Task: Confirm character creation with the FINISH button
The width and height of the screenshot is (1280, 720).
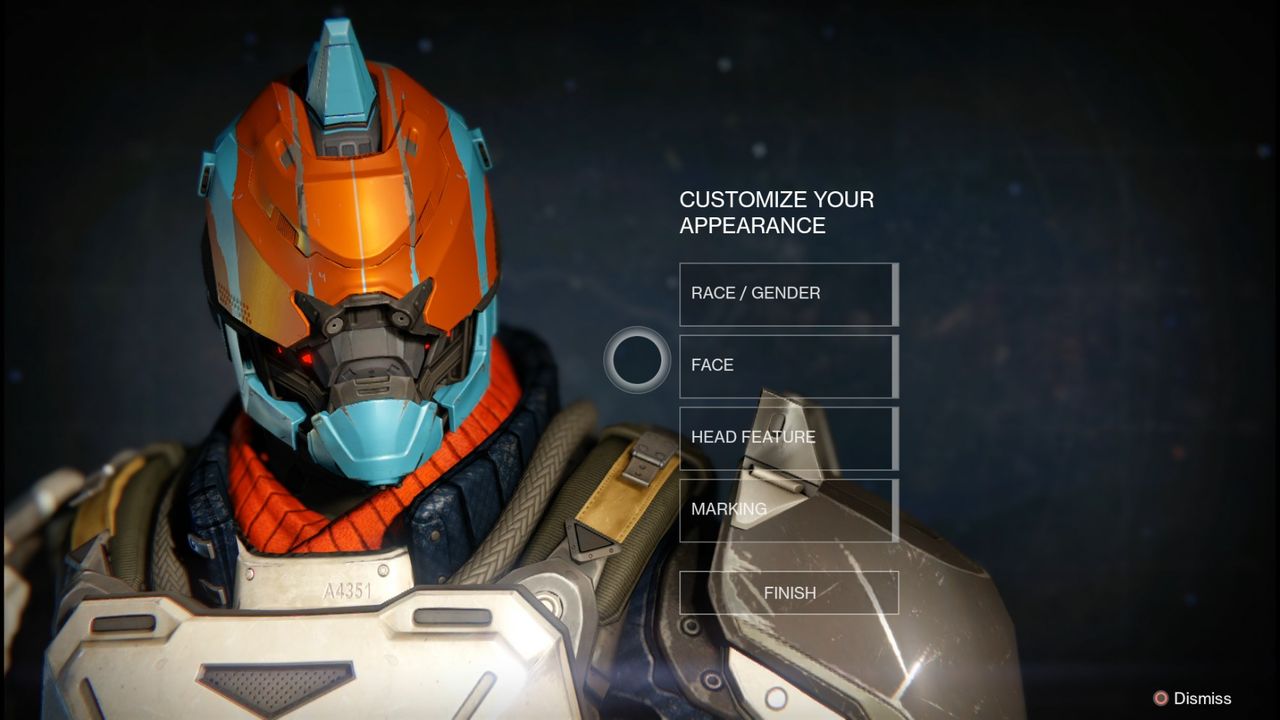Action: point(788,591)
